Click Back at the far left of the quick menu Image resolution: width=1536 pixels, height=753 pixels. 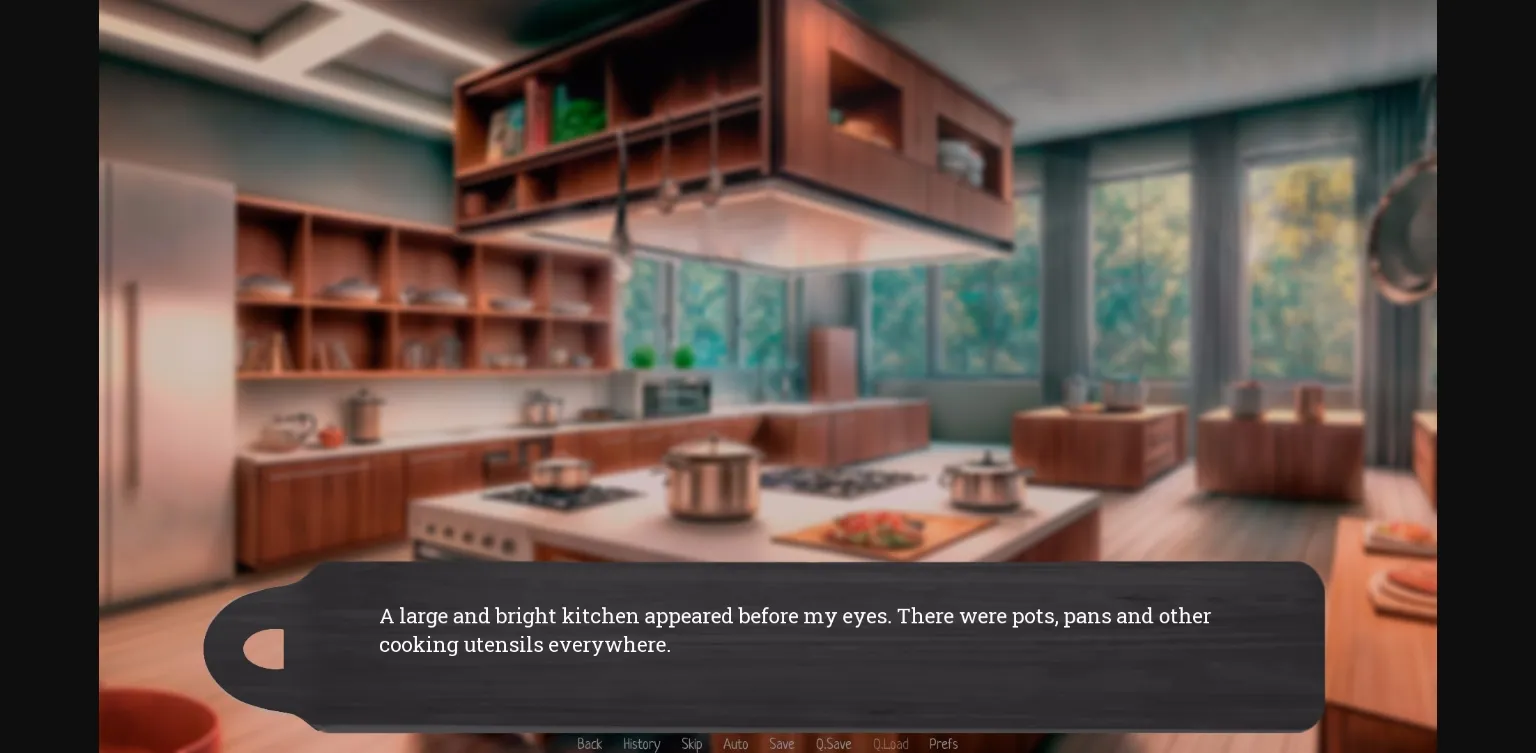click(x=589, y=744)
